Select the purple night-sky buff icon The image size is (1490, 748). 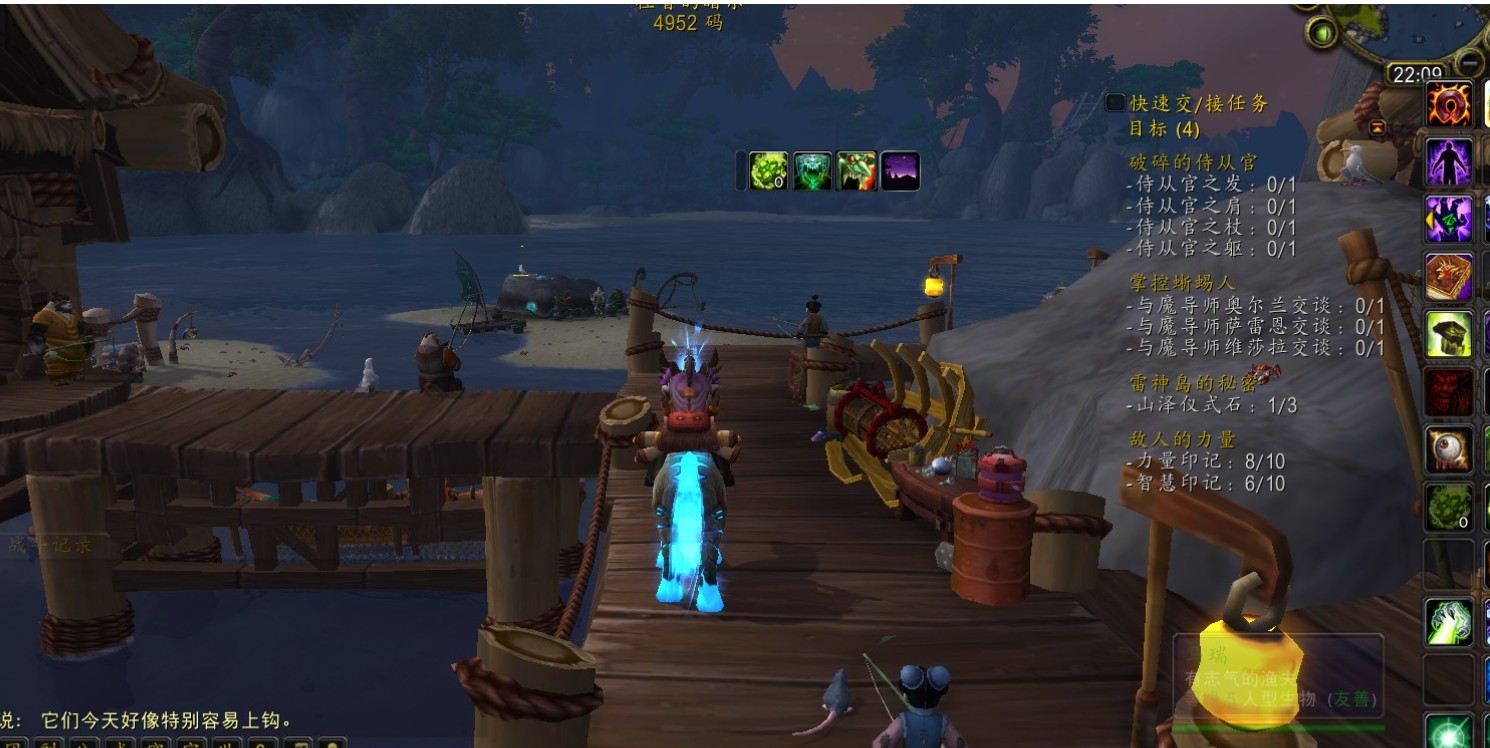[x=899, y=171]
